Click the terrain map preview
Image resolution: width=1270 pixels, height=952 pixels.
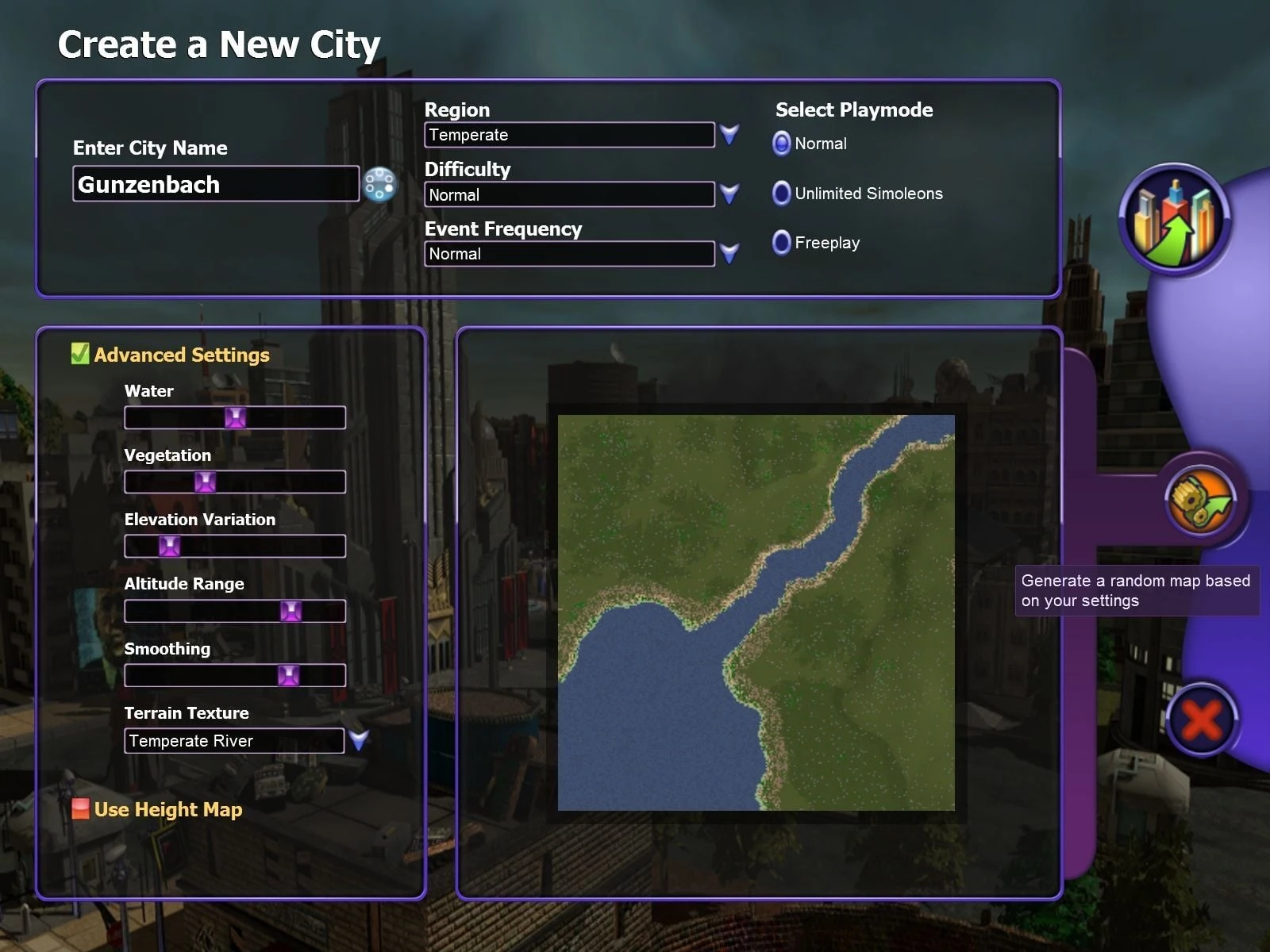[x=756, y=612]
